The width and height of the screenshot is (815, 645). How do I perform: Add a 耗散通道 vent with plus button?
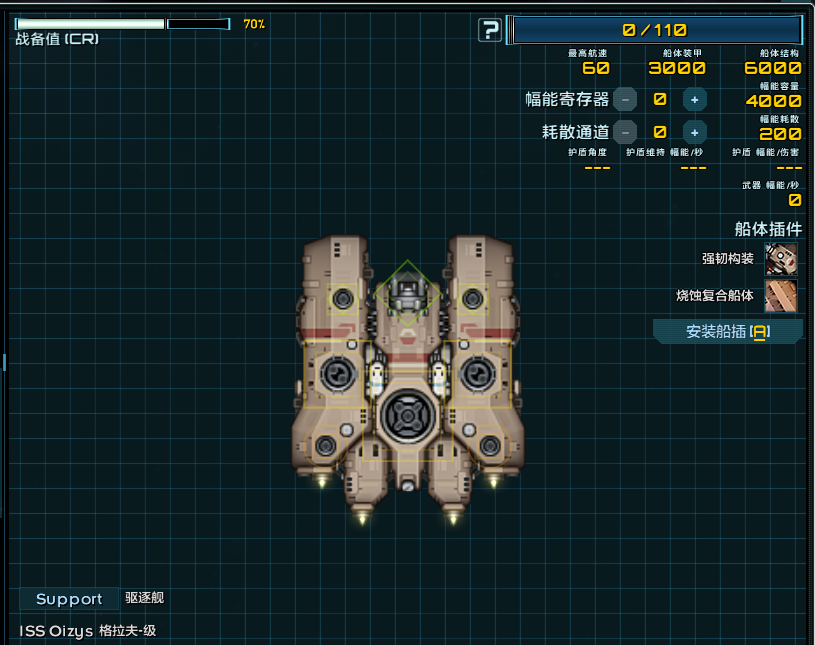(695, 131)
